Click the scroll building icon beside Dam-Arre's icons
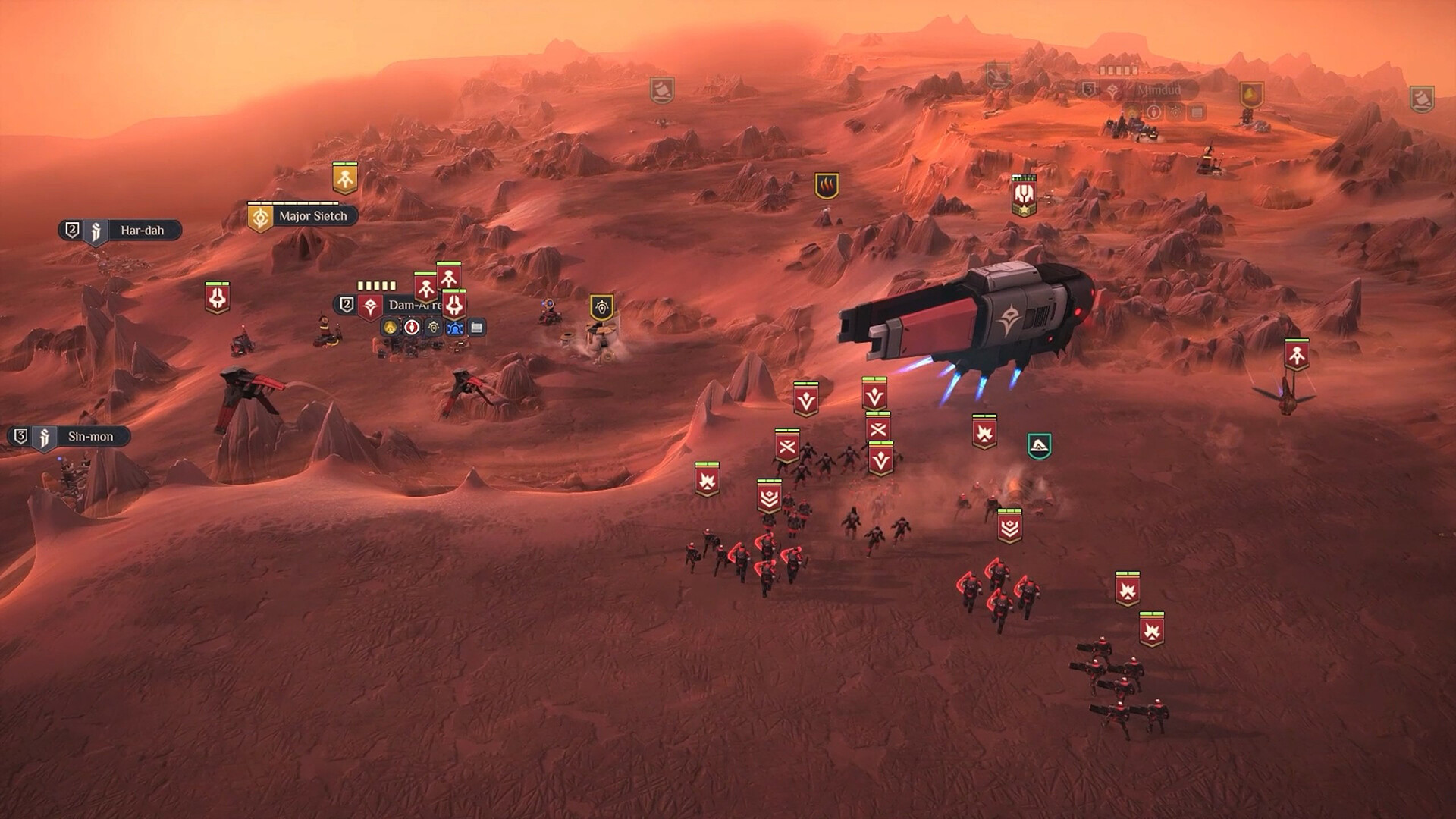Image resolution: width=1456 pixels, height=819 pixels. [476, 327]
